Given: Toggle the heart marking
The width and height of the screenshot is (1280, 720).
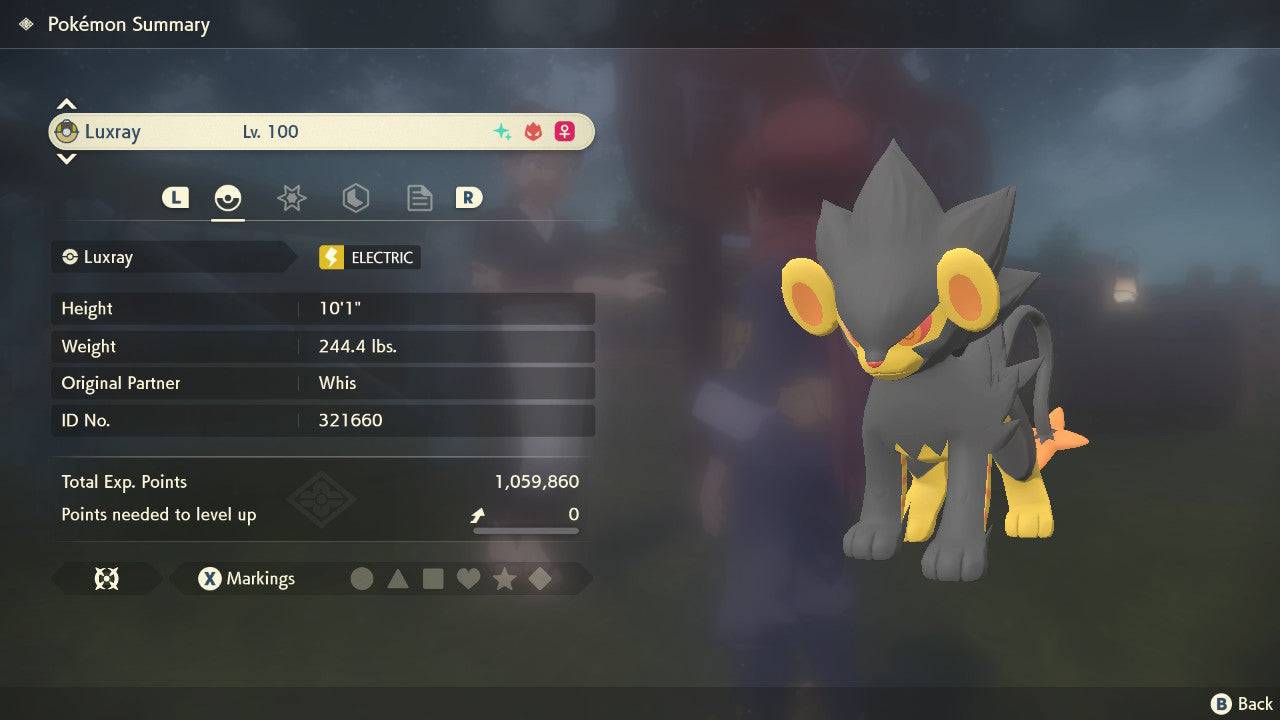Looking at the screenshot, I should pyautogui.click(x=468, y=578).
